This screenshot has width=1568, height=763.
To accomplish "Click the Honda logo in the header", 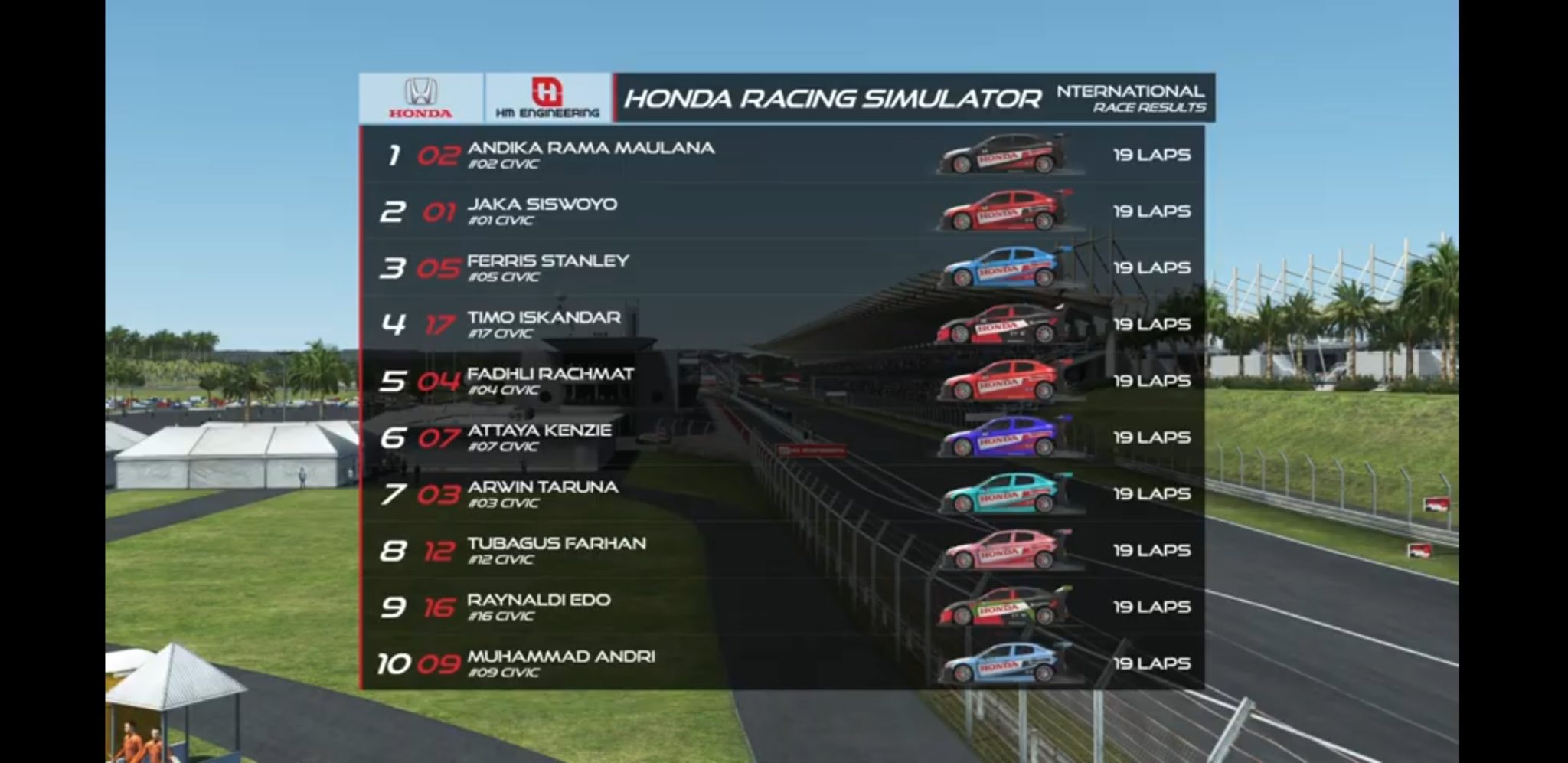I will pyautogui.click(x=420, y=97).
